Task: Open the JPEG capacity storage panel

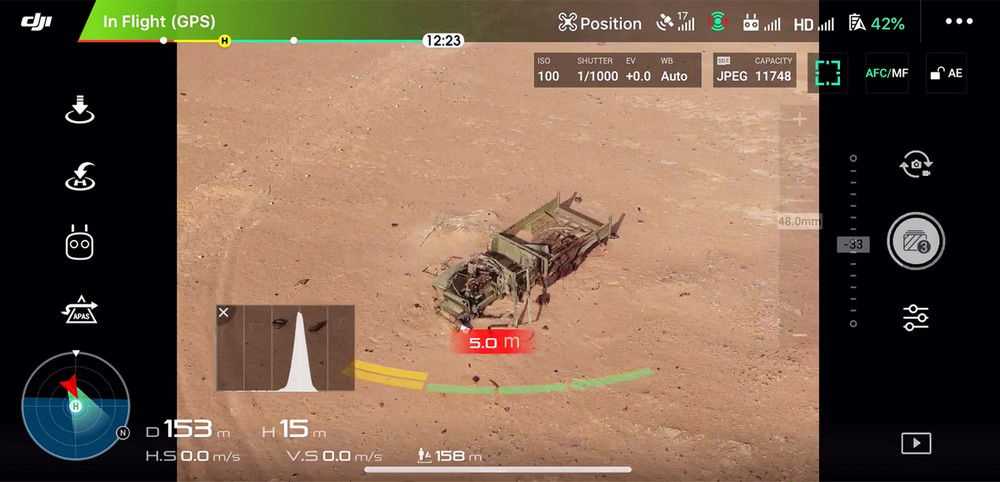Action: pos(754,70)
